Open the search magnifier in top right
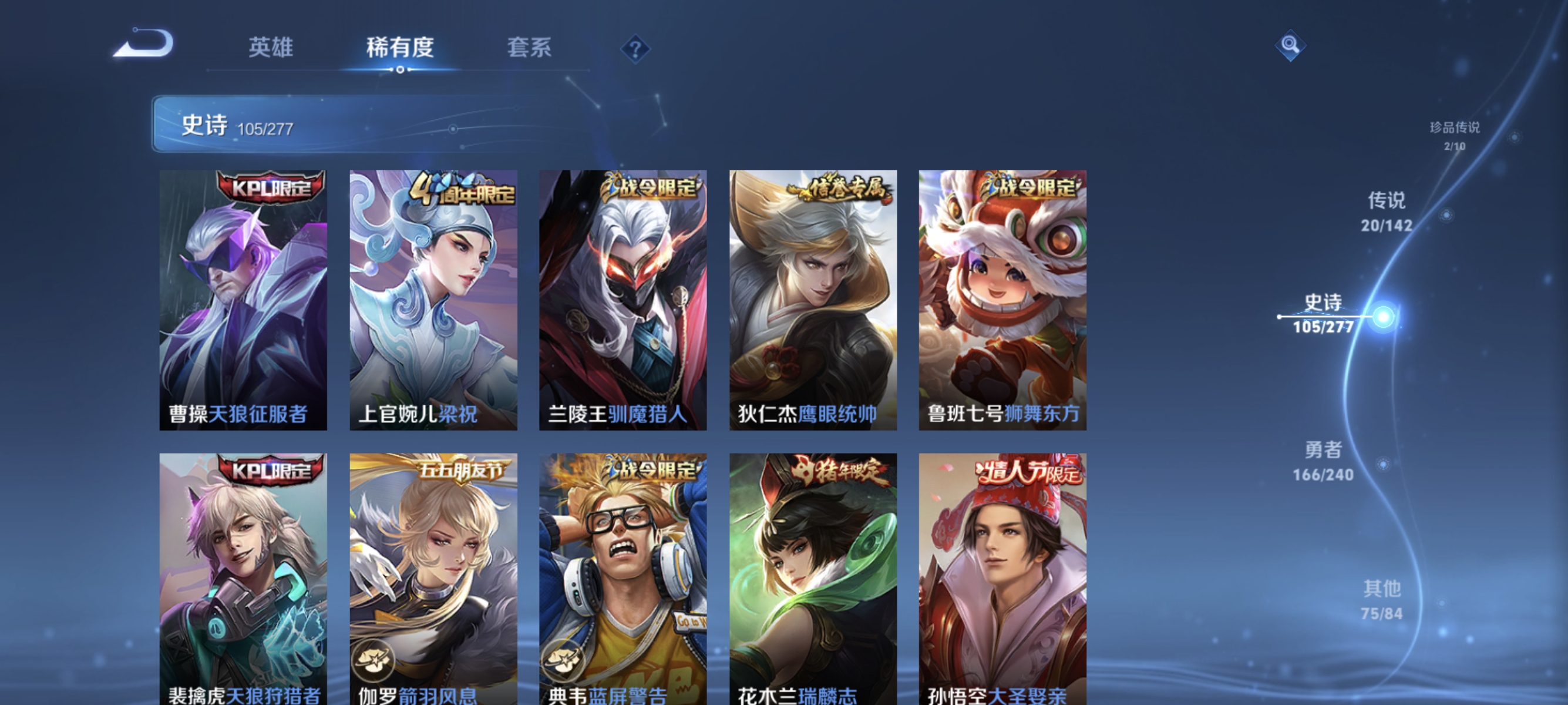 pyautogui.click(x=1290, y=46)
